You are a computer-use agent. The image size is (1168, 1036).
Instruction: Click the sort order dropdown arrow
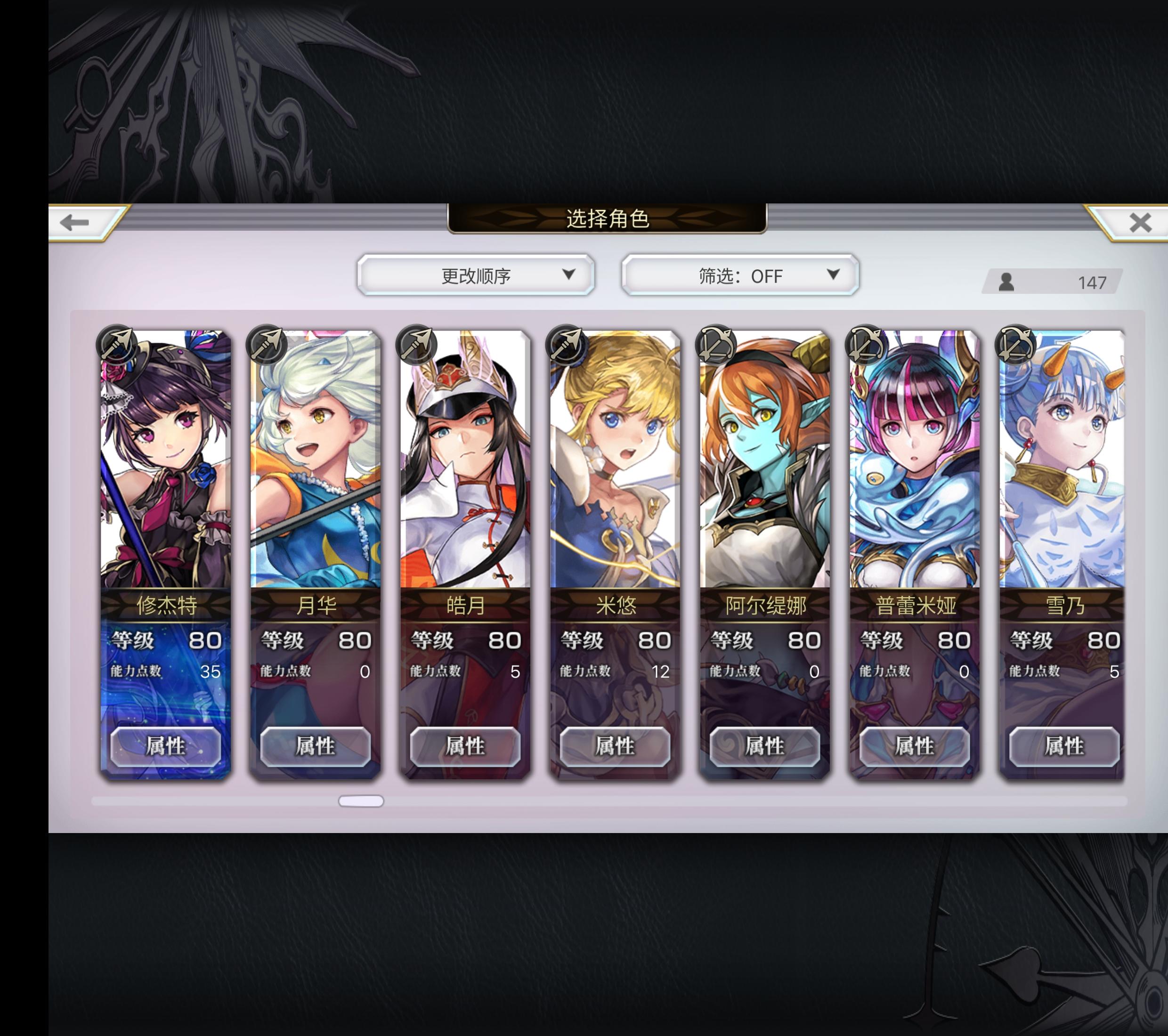[x=568, y=276]
